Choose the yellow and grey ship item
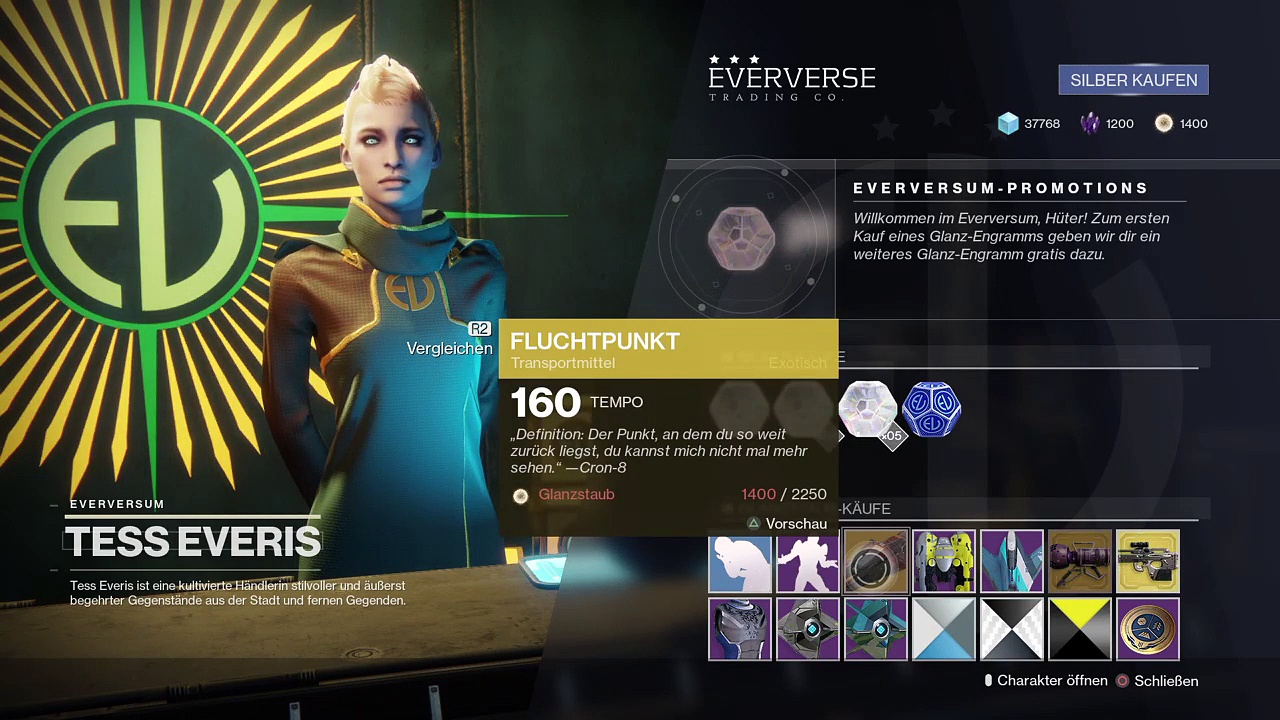The height and width of the screenshot is (720, 1280). pyautogui.click(x=944, y=562)
